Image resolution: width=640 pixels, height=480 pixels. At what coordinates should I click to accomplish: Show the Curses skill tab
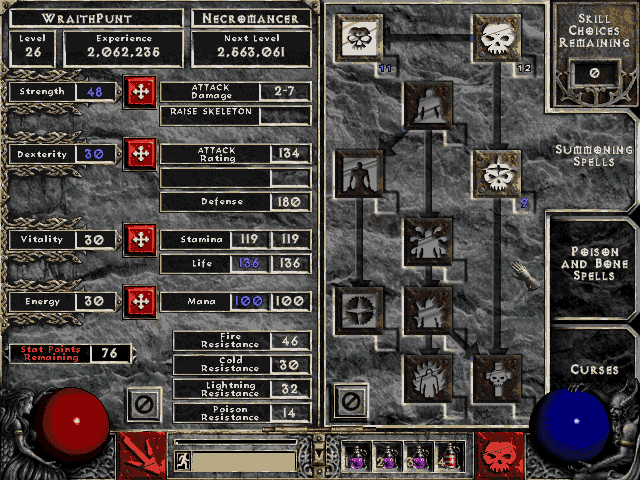594,369
